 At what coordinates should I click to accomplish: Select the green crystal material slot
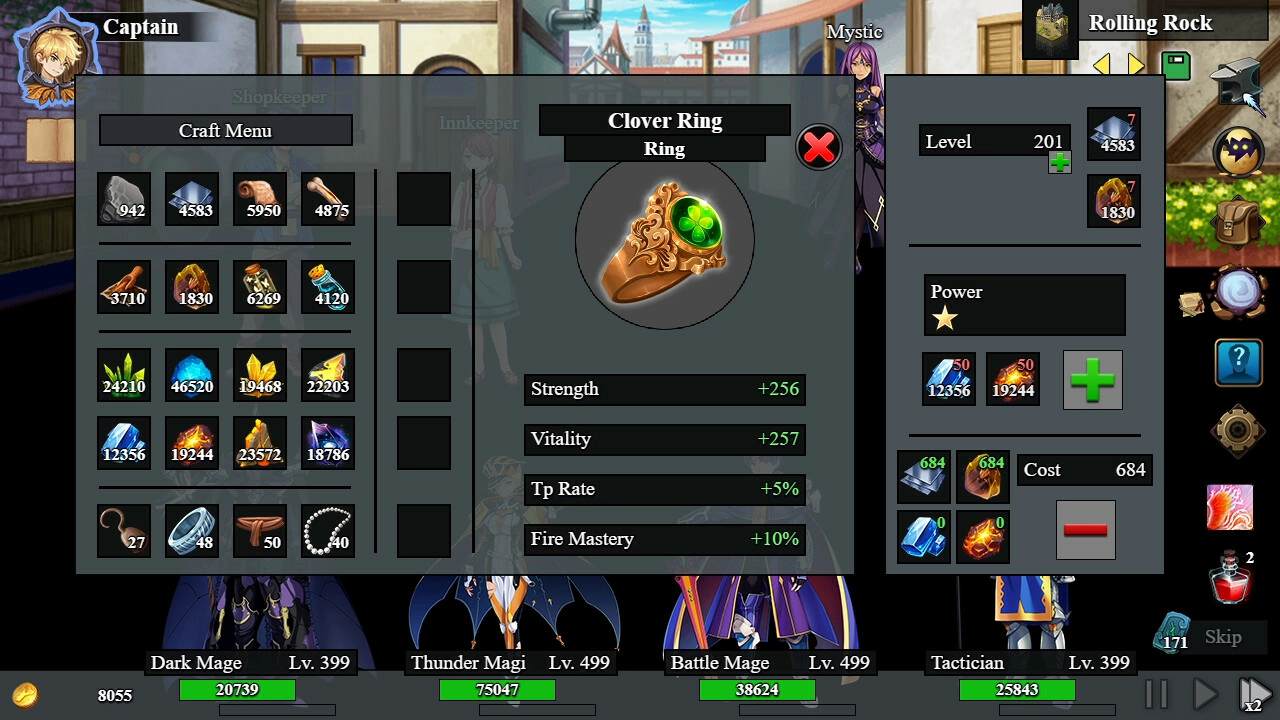tap(124, 374)
